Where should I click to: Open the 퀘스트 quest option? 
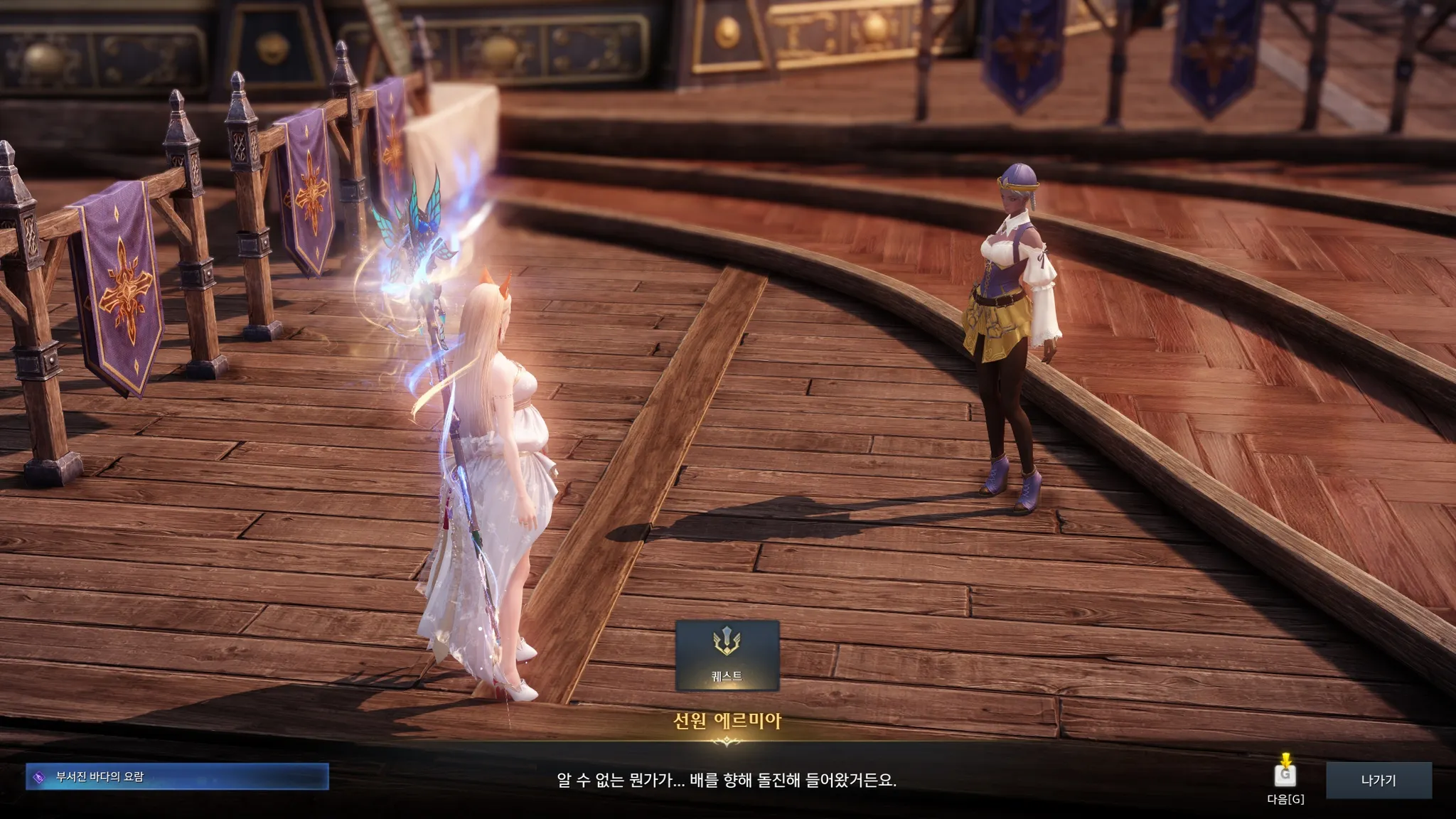pos(727,655)
